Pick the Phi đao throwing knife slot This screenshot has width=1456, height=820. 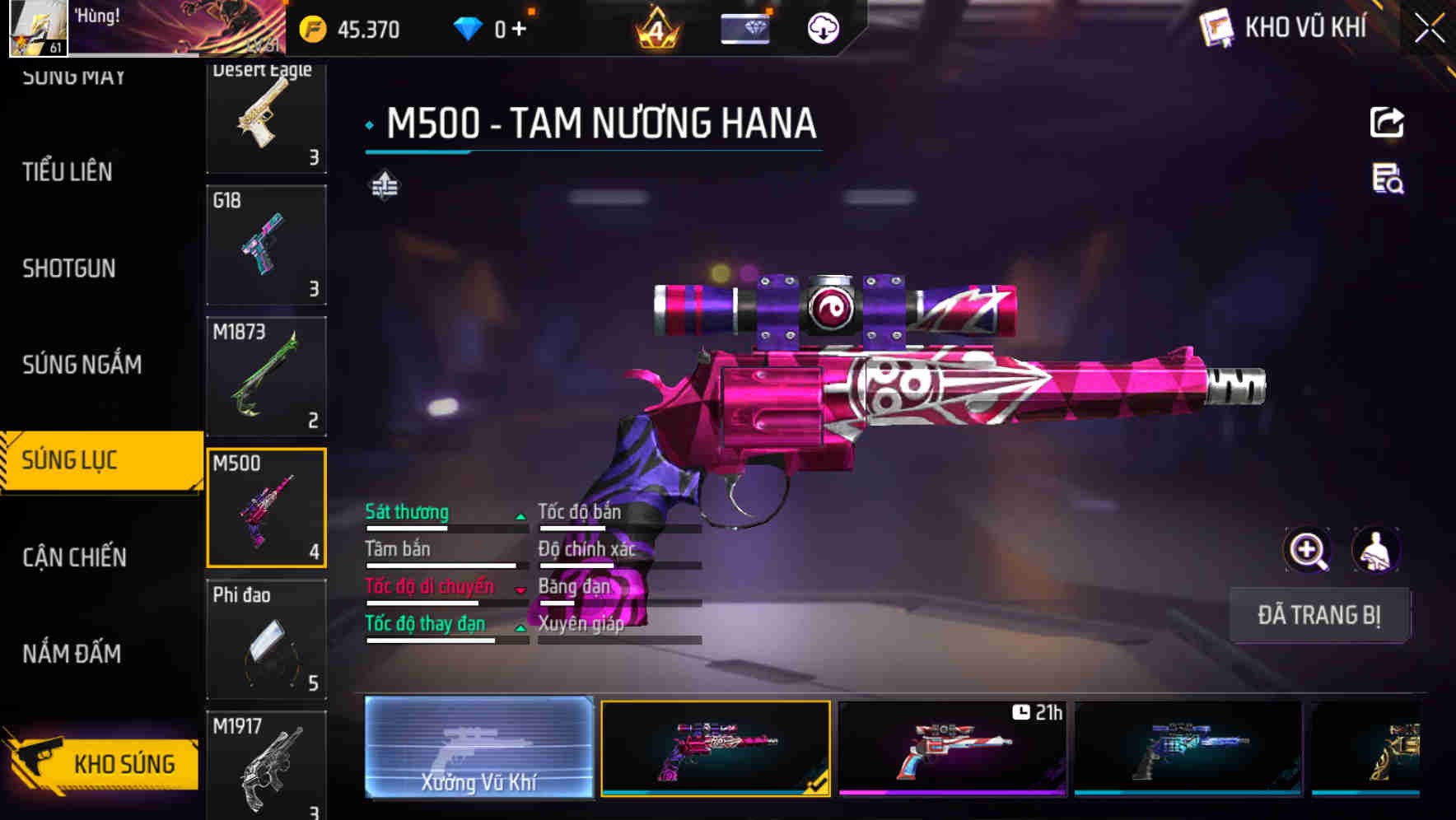[266, 639]
